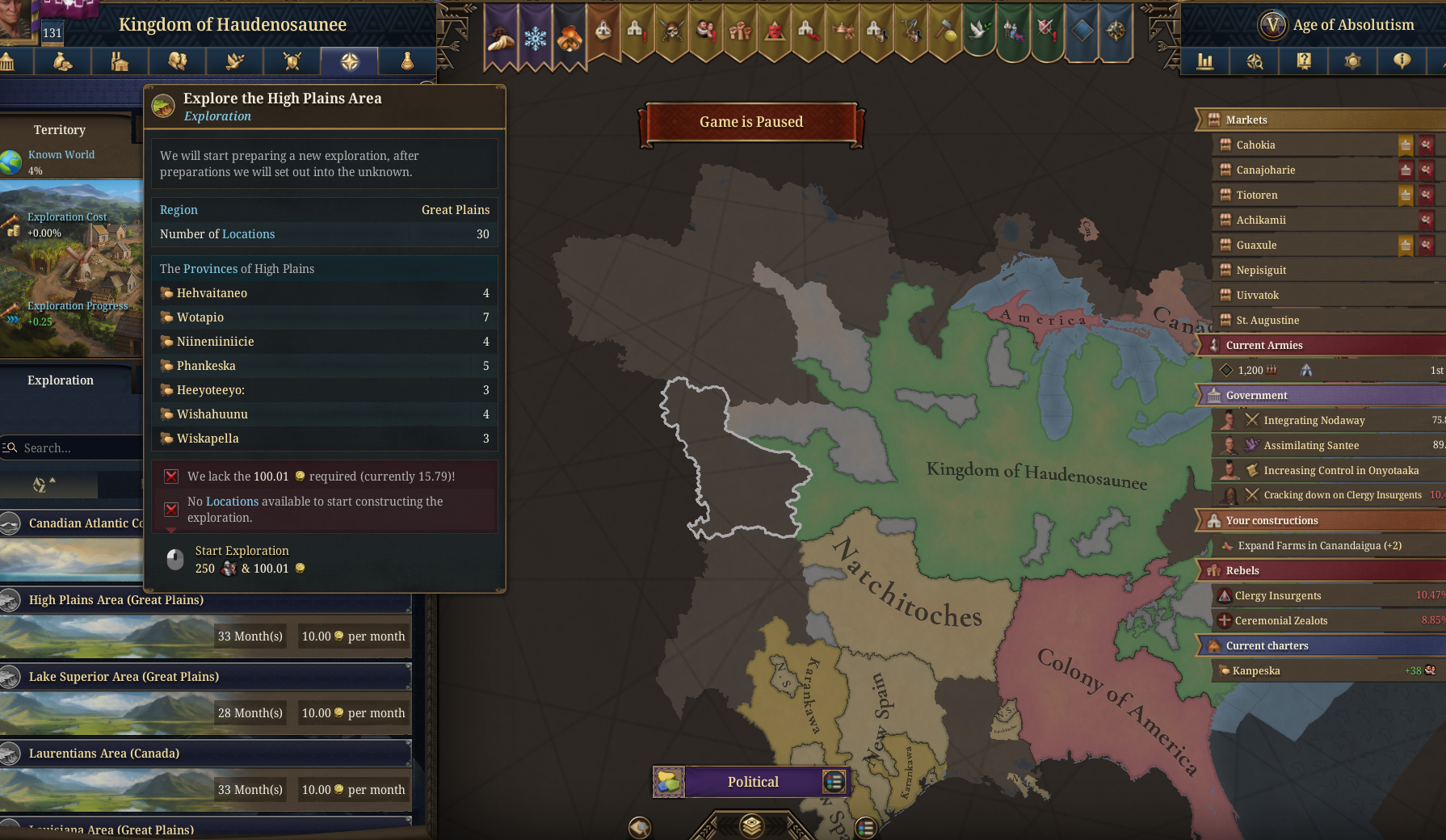This screenshot has width=1446, height=840.
Task: Click the globe icon at the screen bottom
Action: pyautogui.click(x=640, y=826)
